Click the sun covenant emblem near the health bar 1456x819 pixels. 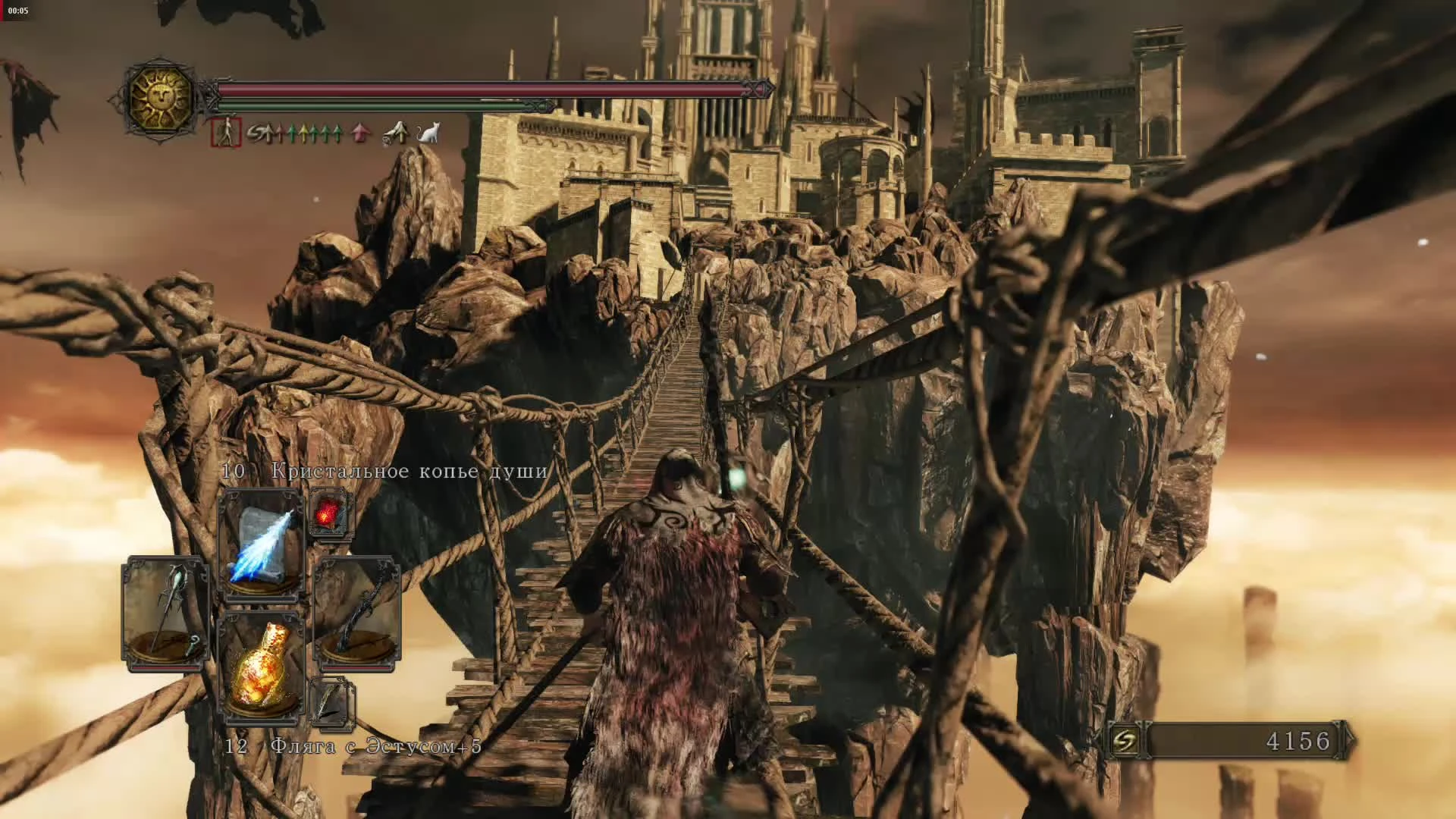162,96
